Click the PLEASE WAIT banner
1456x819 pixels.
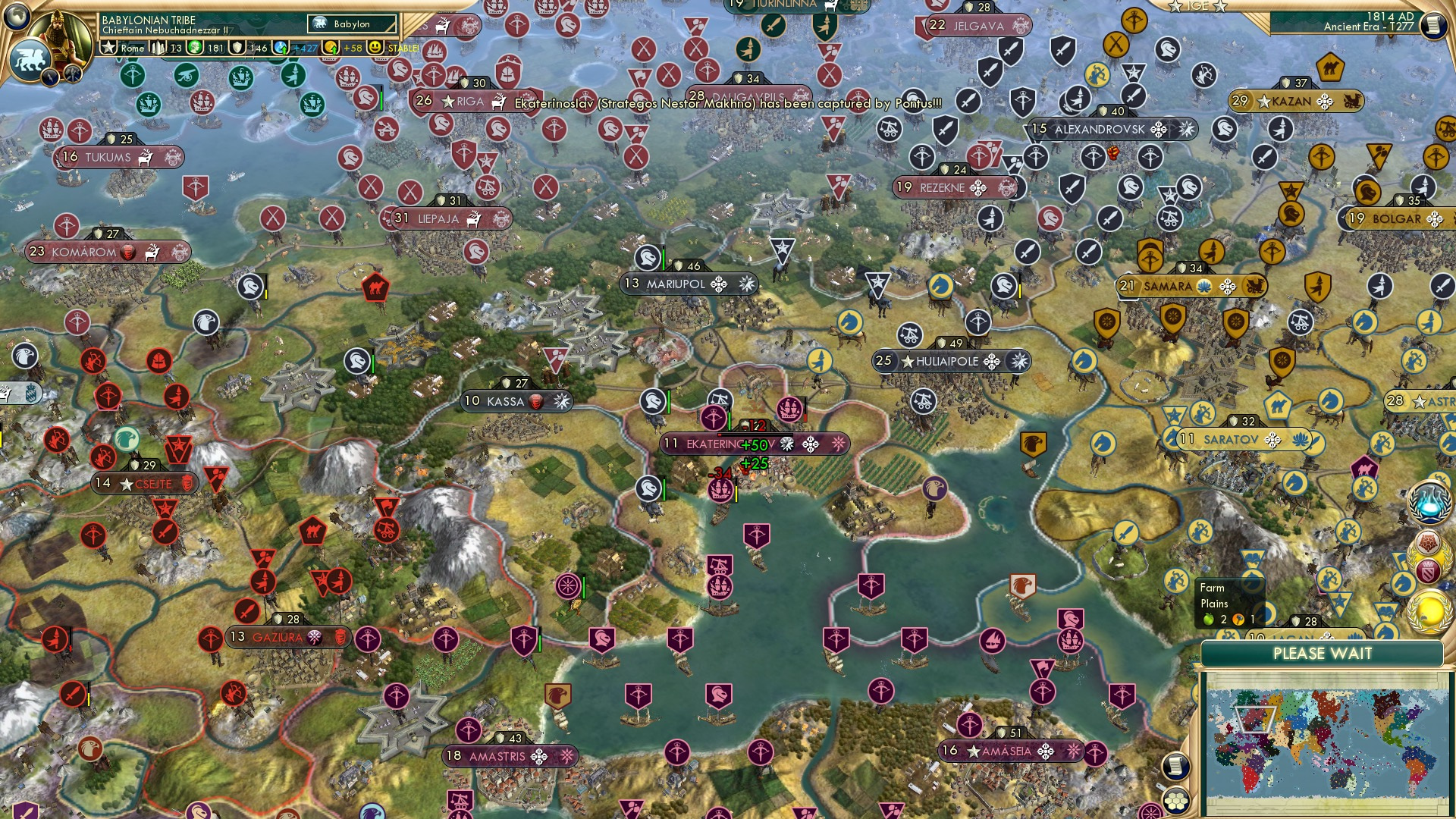(1323, 654)
